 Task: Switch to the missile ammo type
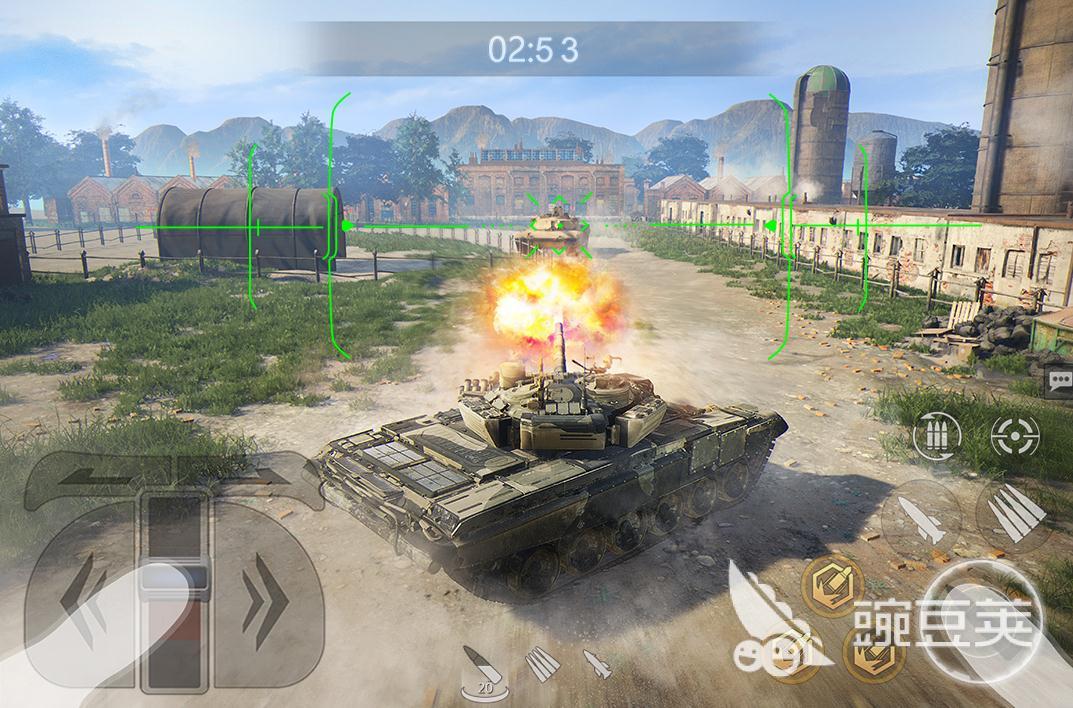click(x=597, y=663)
